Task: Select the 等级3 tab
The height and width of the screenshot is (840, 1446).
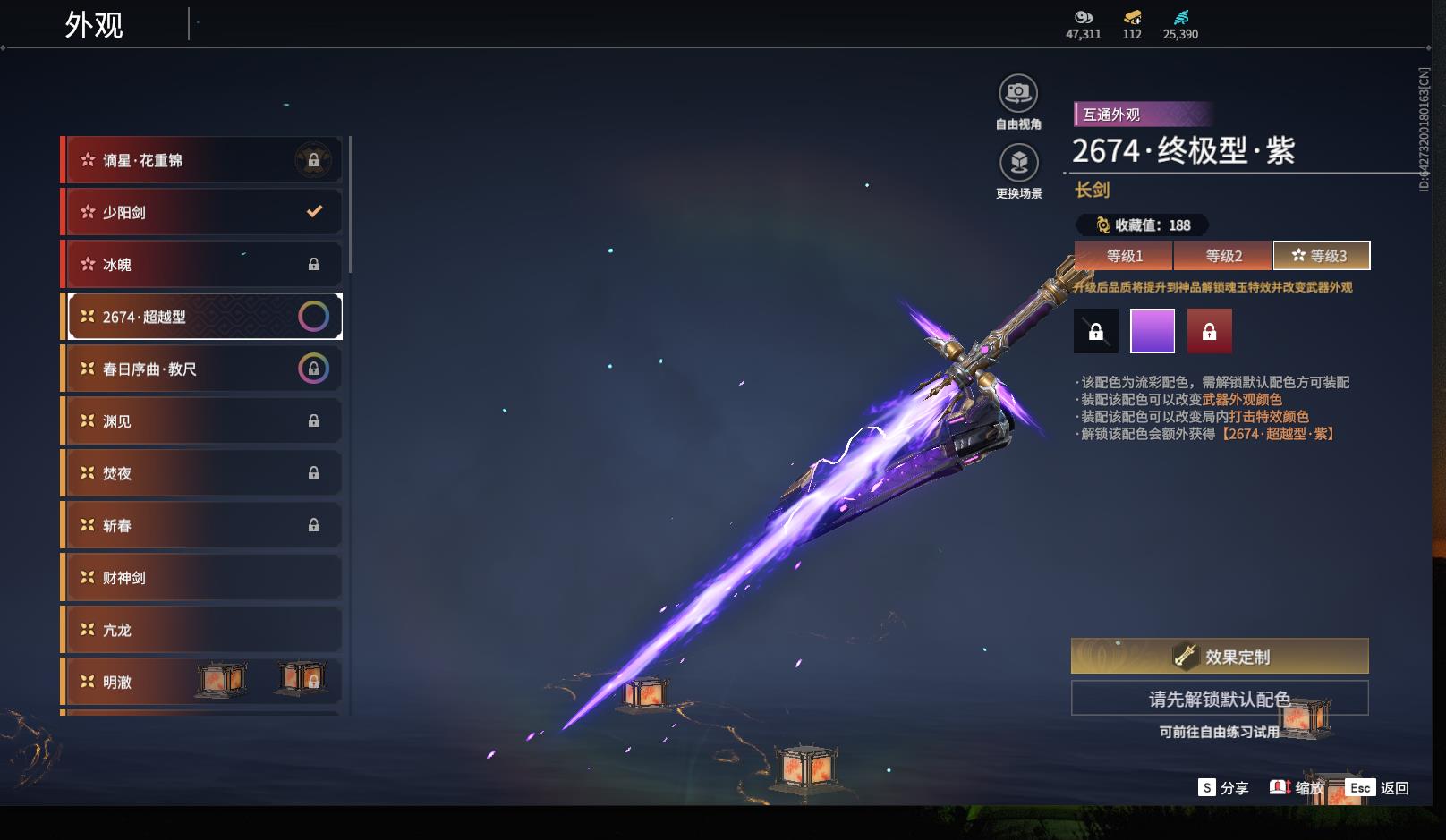Action: pos(1321,256)
